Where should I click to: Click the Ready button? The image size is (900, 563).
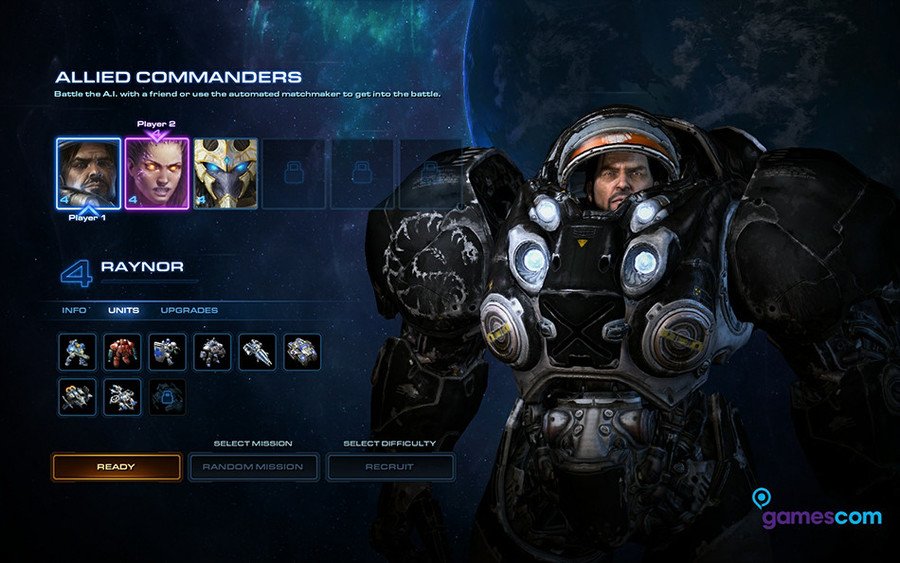pyautogui.click(x=117, y=467)
